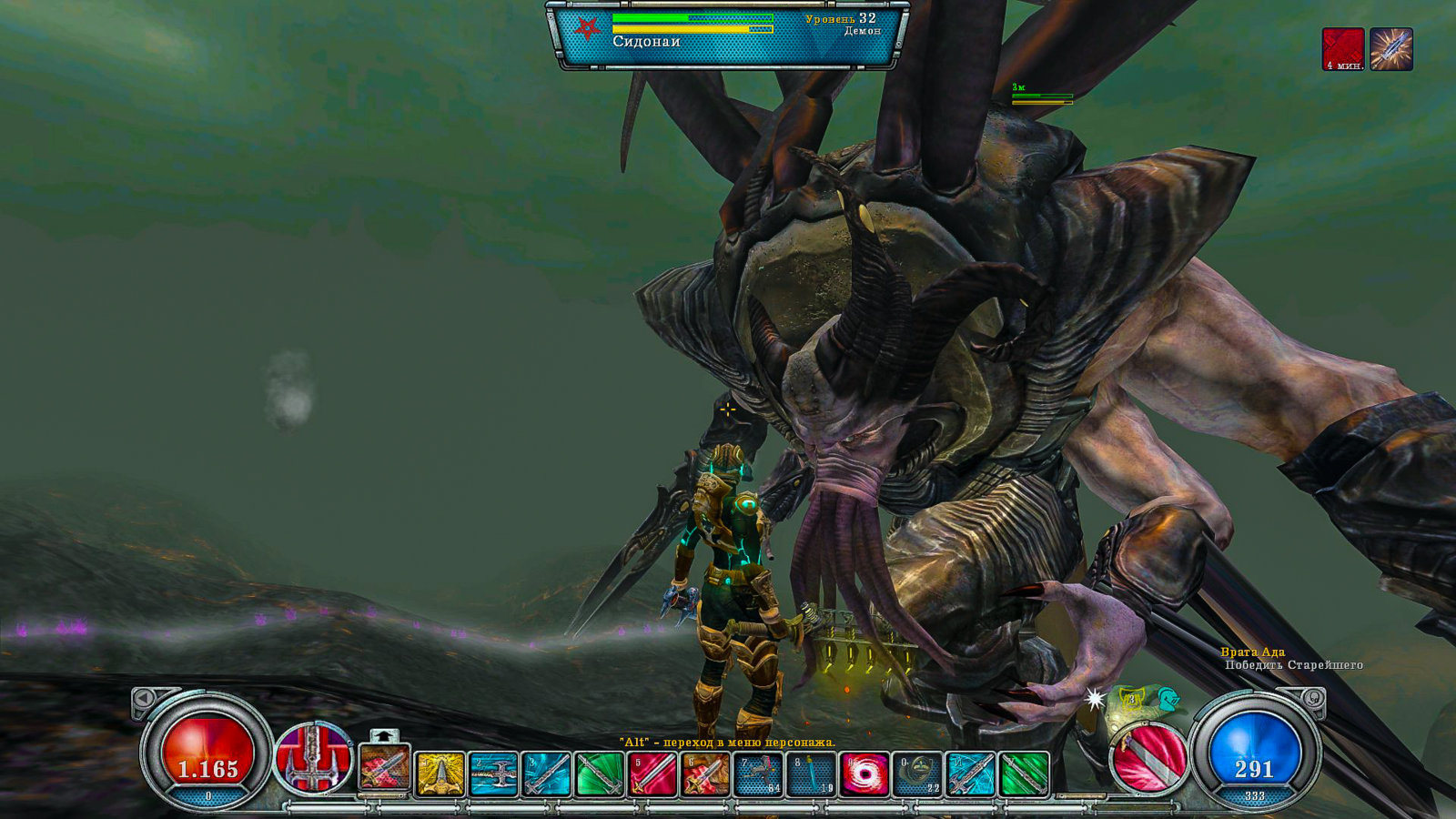Image resolution: width=1456 pixels, height=819 pixels.
Task: Inspect the red buff icon showing 4 min
Action: 1343,49
